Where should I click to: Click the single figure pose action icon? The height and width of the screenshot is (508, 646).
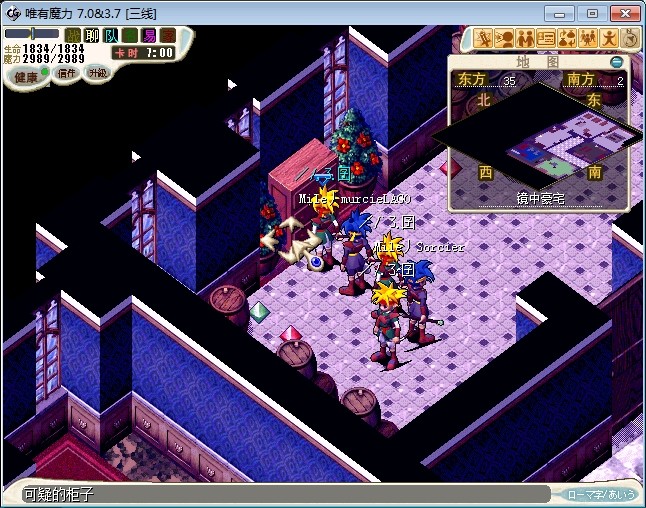point(609,39)
